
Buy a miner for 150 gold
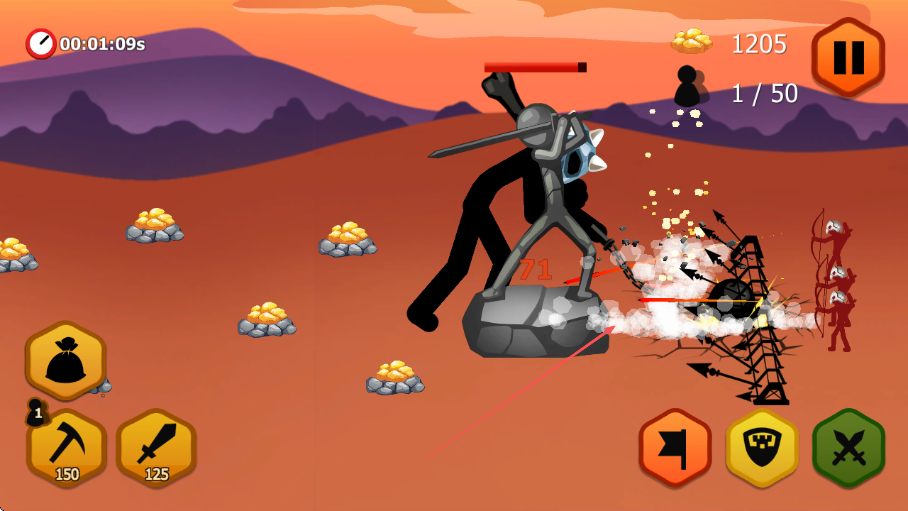(x=67, y=448)
